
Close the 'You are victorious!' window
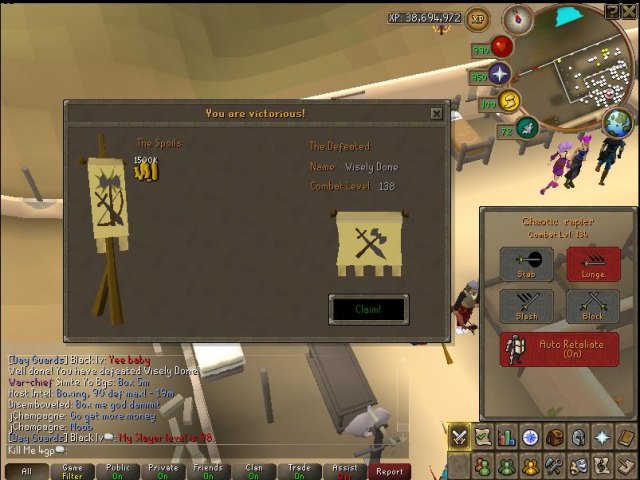pyautogui.click(x=436, y=113)
